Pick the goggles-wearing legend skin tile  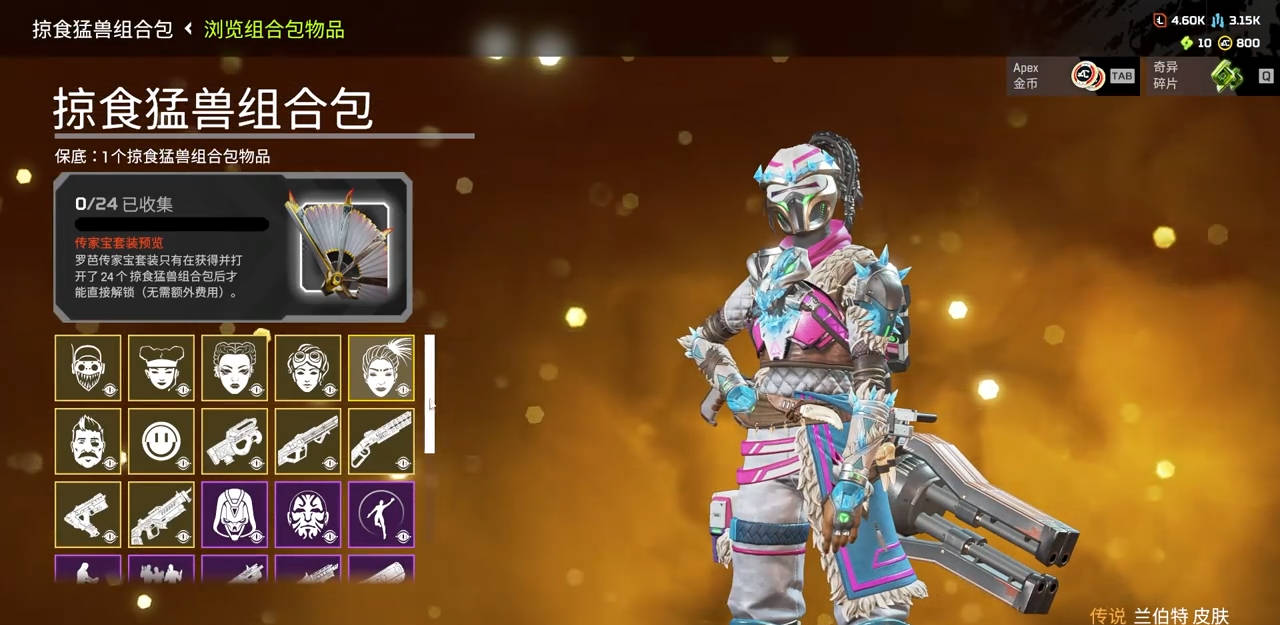[x=308, y=368]
